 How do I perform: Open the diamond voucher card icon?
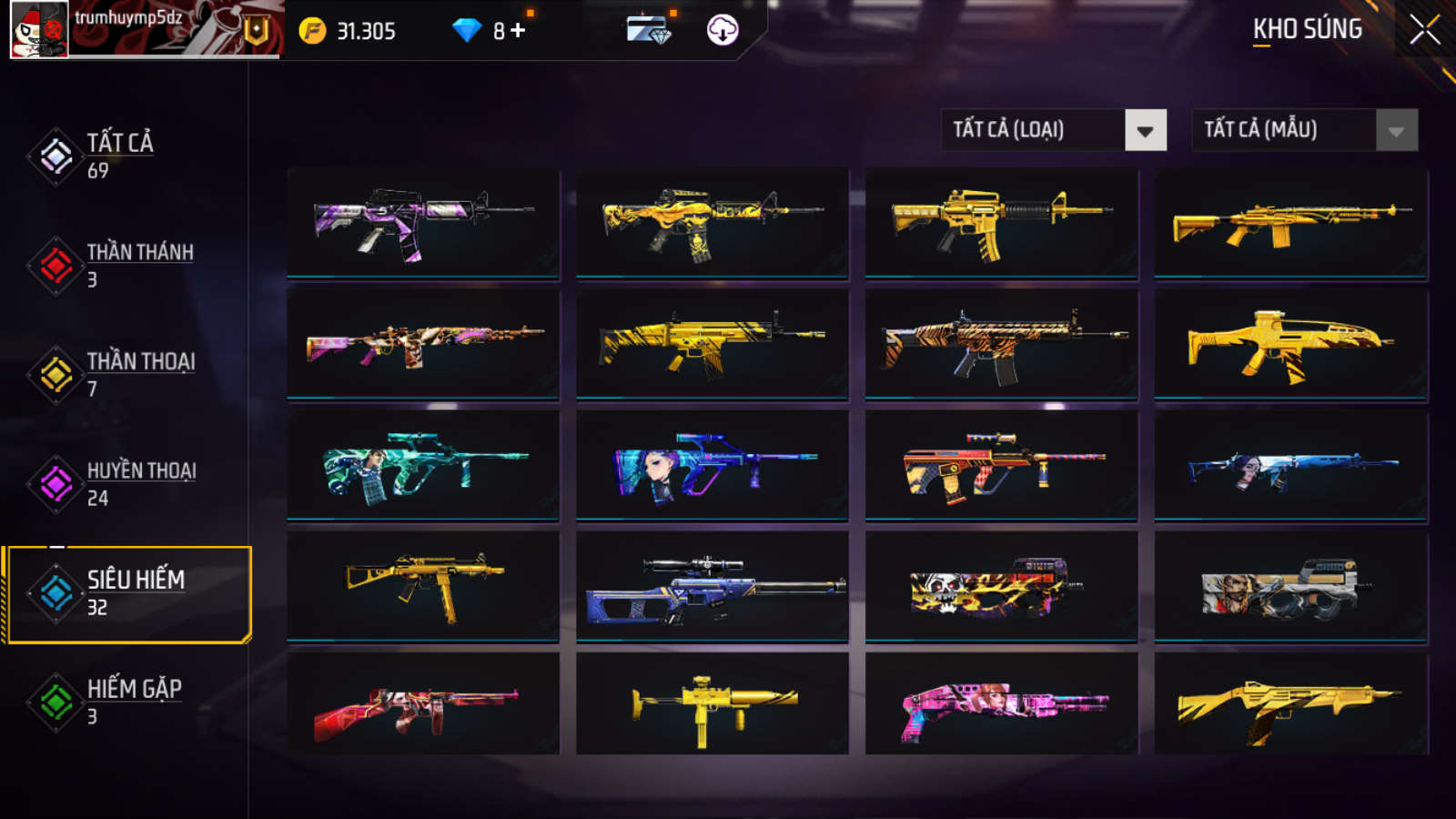(649, 30)
